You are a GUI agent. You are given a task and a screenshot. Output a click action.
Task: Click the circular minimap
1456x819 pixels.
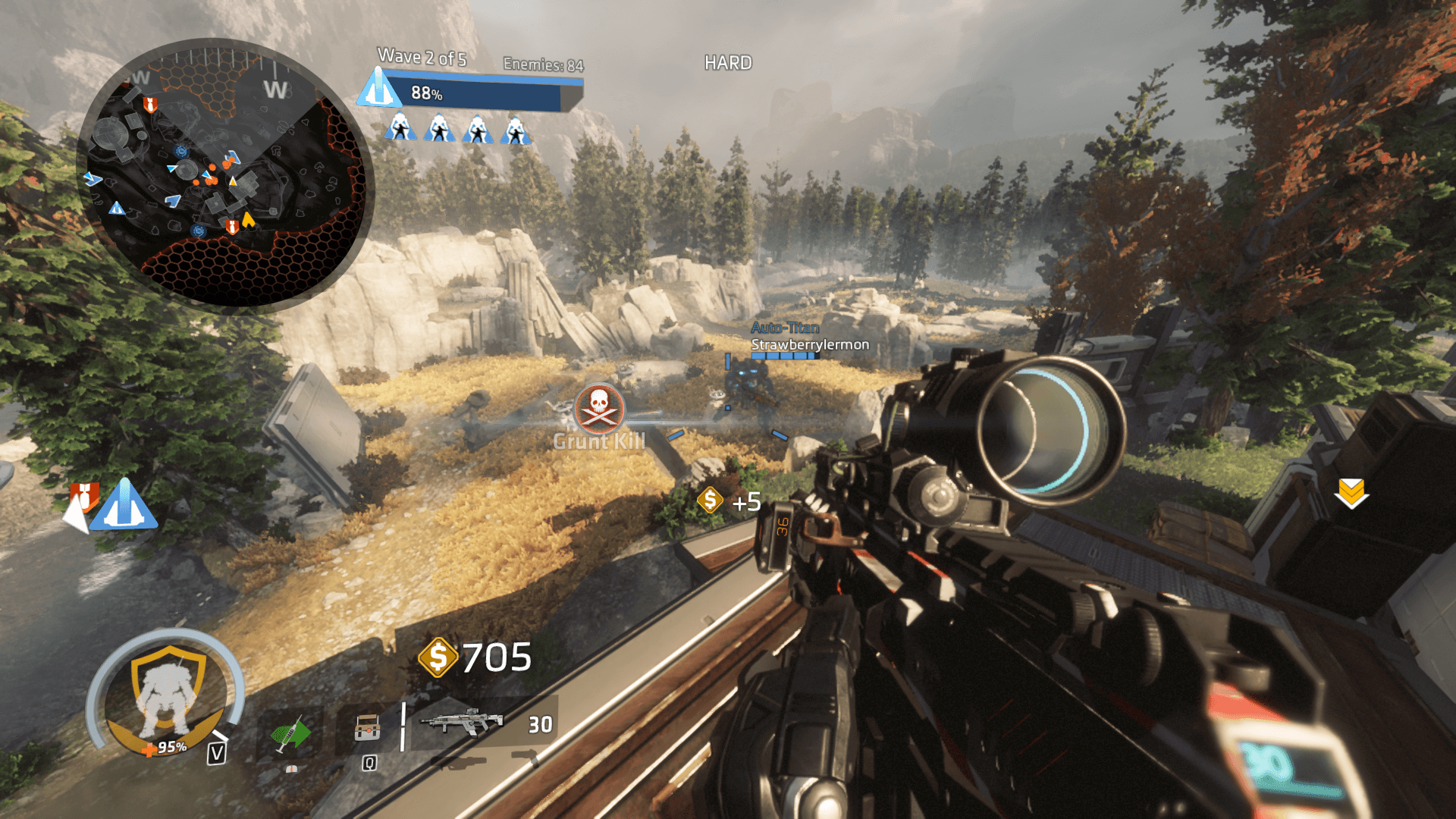(x=225, y=176)
